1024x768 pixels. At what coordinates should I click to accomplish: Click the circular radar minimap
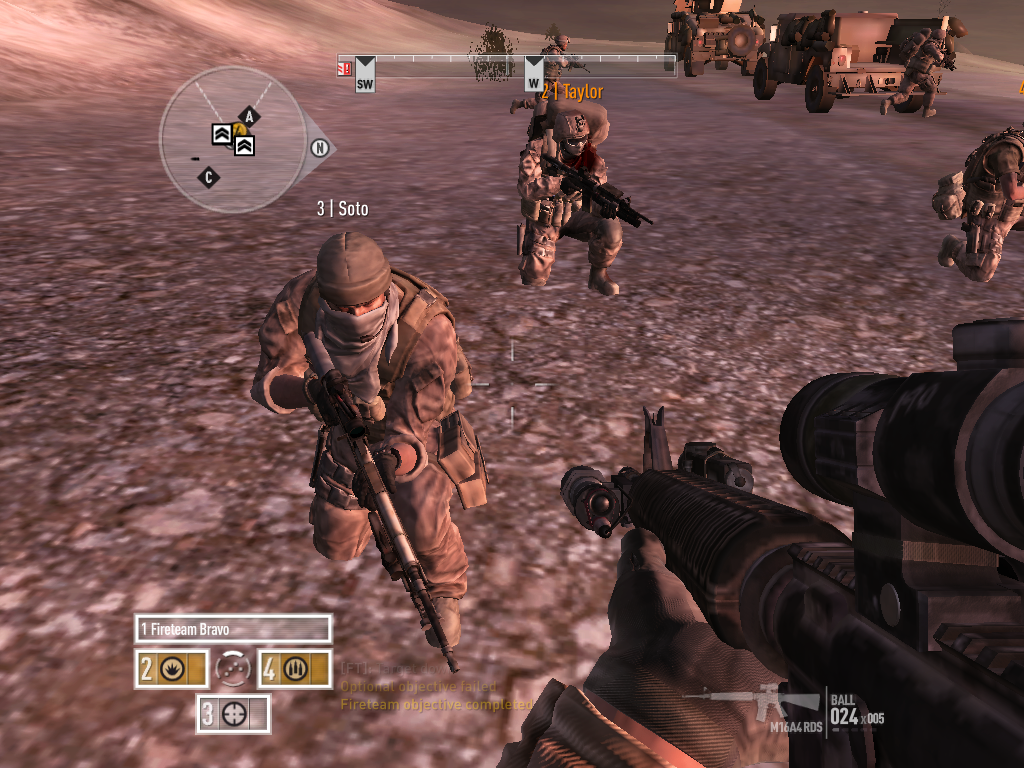[x=232, y=140]
